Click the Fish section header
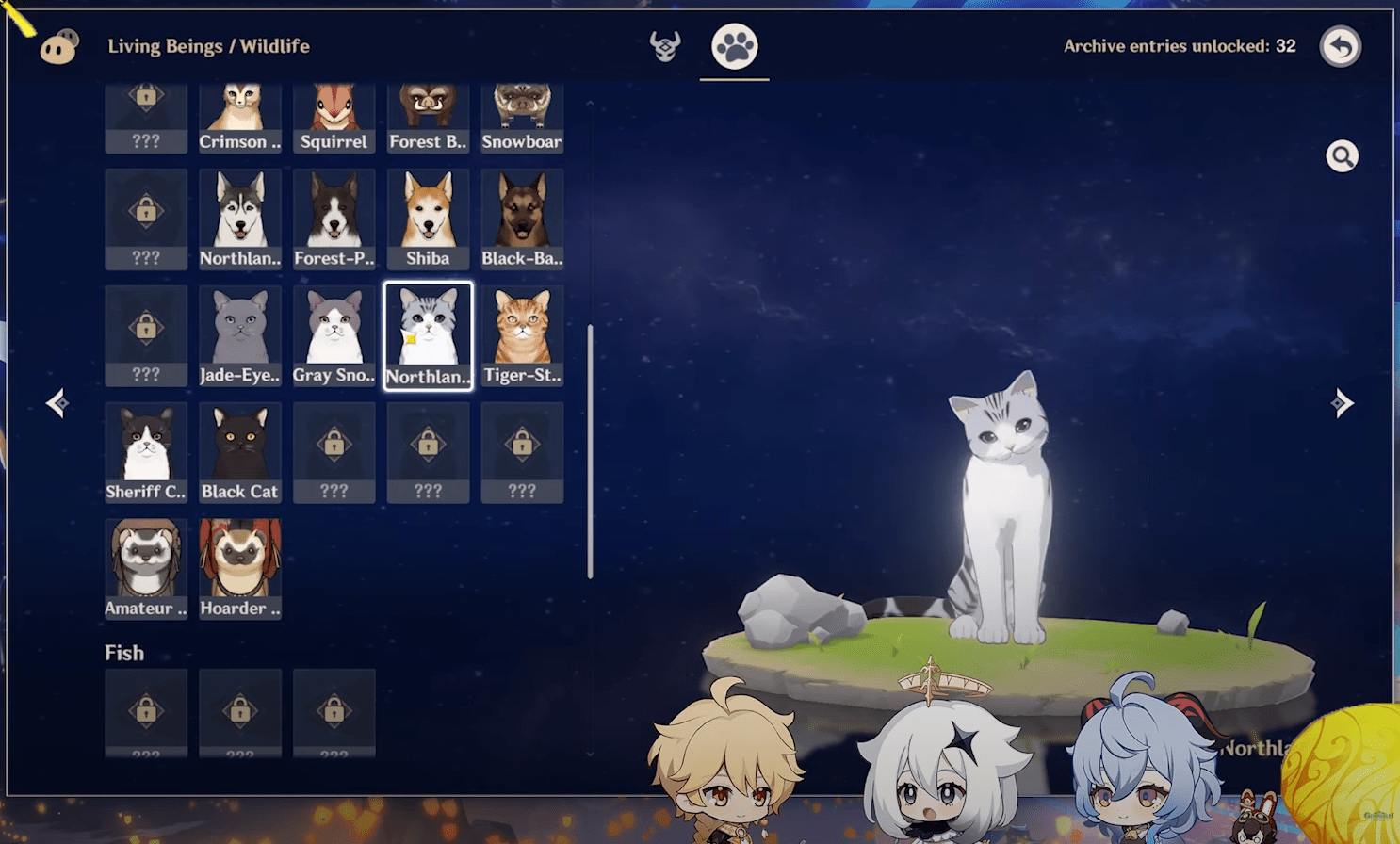 123,652
